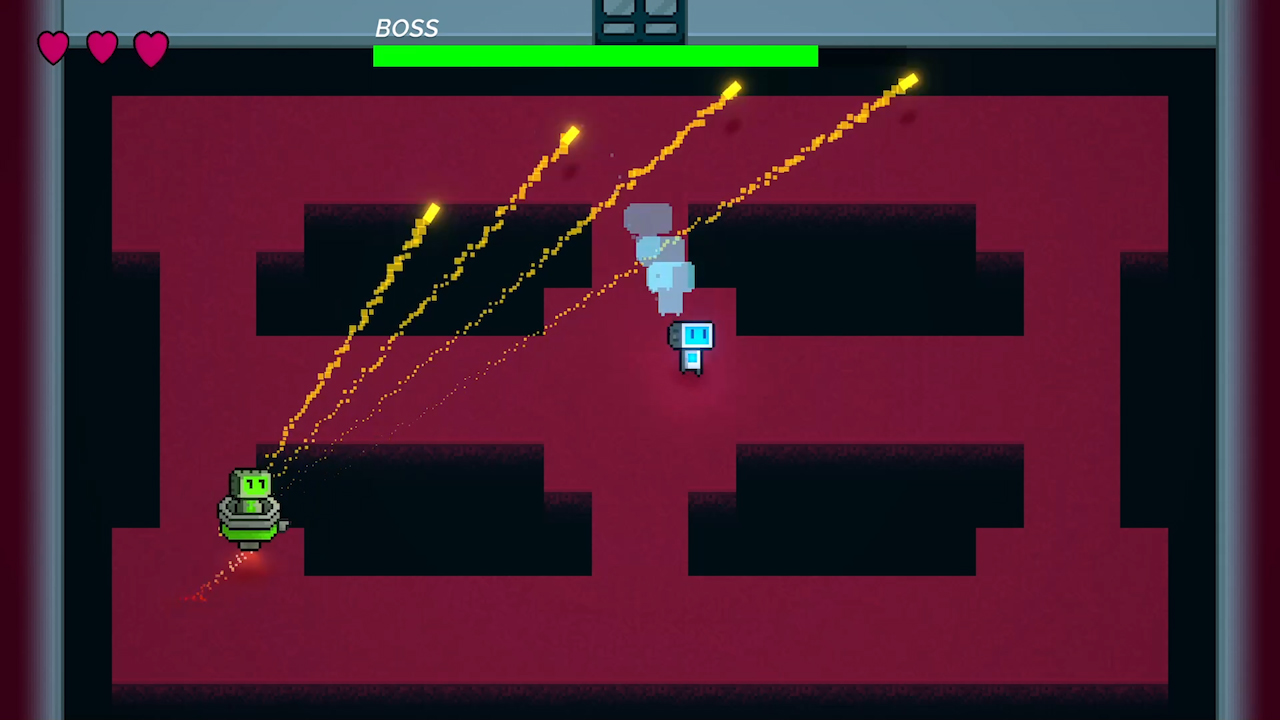Select the second heart icon
1280x720 pixels.
pyautogui.click(x=102, y=47)
